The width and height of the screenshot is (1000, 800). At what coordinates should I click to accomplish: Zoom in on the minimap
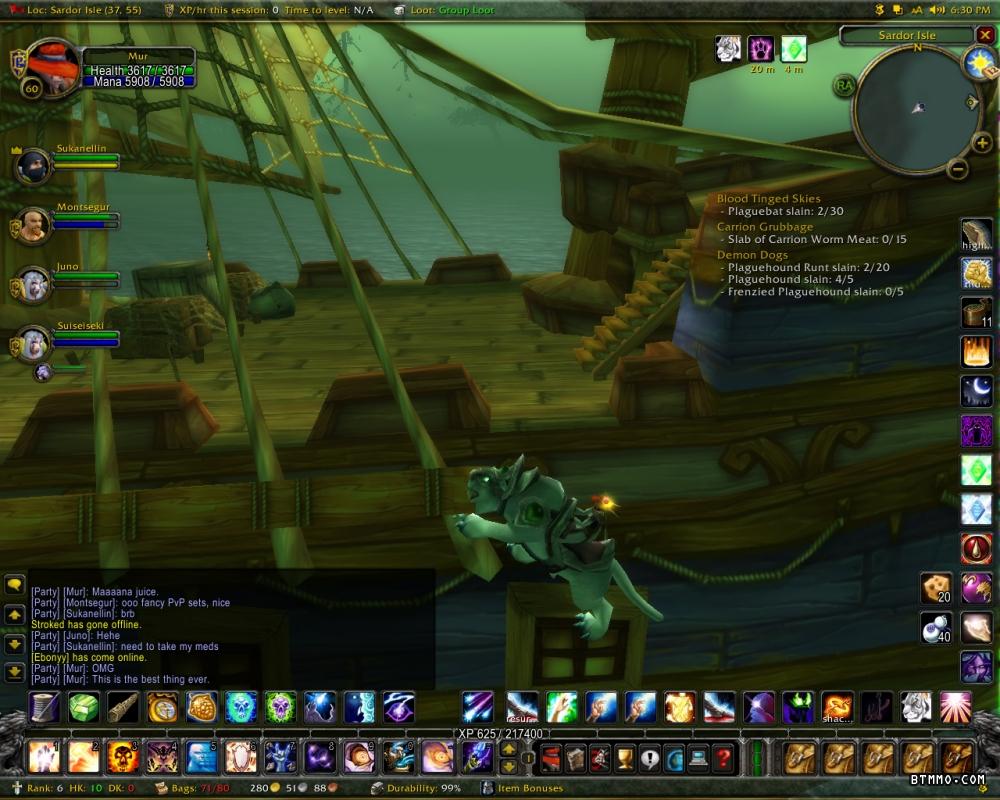(982, 143)
